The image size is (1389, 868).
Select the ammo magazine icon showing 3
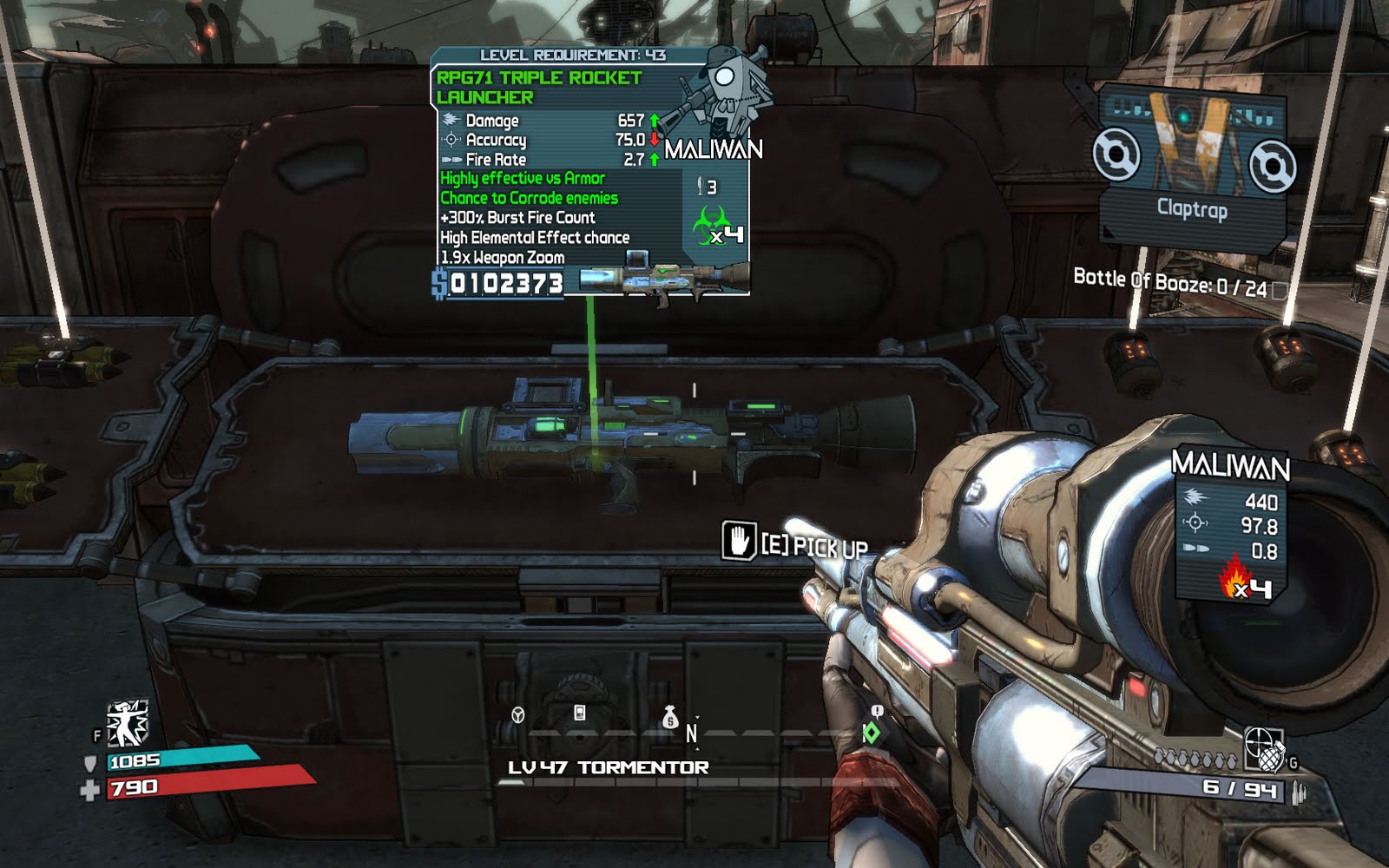[x=700, y=184]
